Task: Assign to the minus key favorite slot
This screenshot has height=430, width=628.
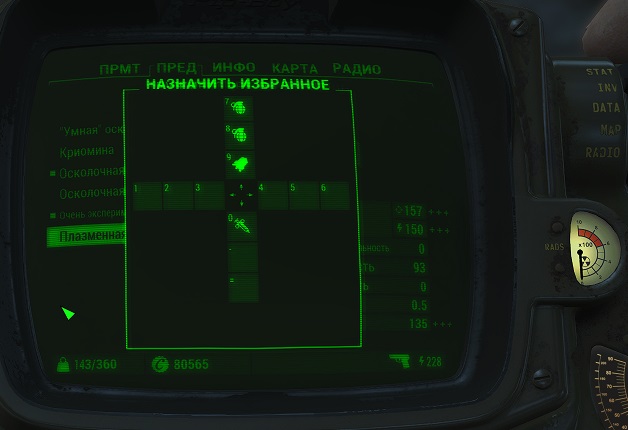Action: (x=242, y=257)
